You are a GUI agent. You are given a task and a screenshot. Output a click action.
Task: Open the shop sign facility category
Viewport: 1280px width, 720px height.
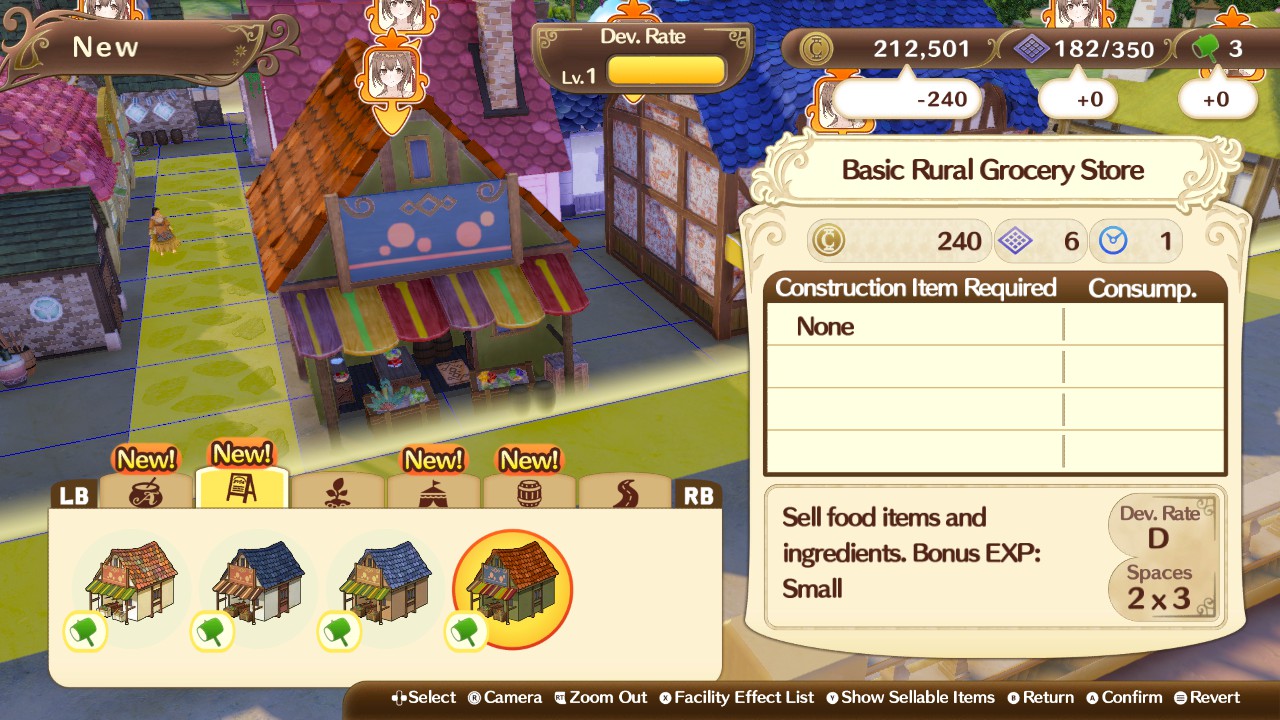(242, 492)
